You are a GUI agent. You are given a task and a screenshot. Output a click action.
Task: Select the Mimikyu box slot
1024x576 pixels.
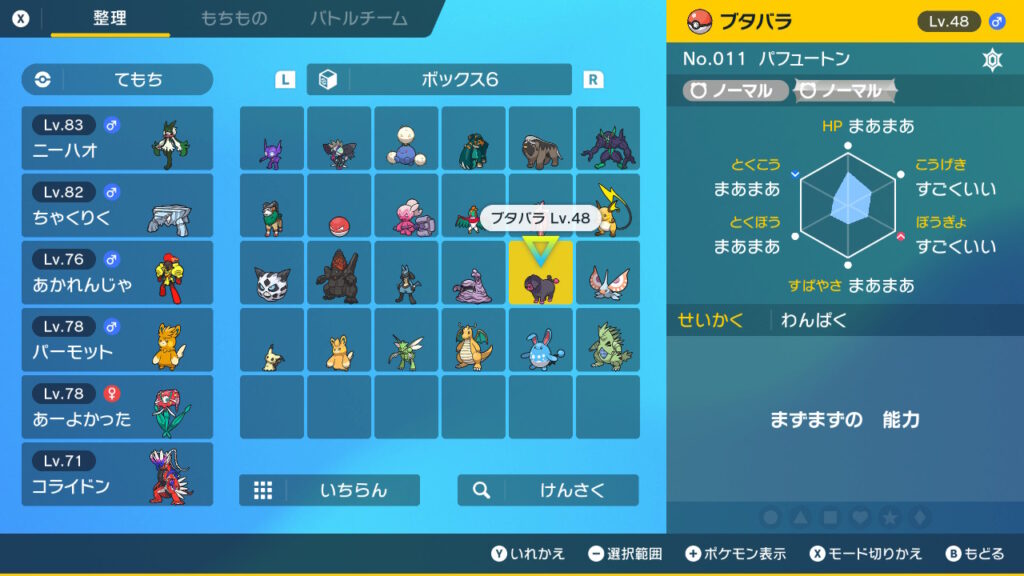tap(272, 340)
